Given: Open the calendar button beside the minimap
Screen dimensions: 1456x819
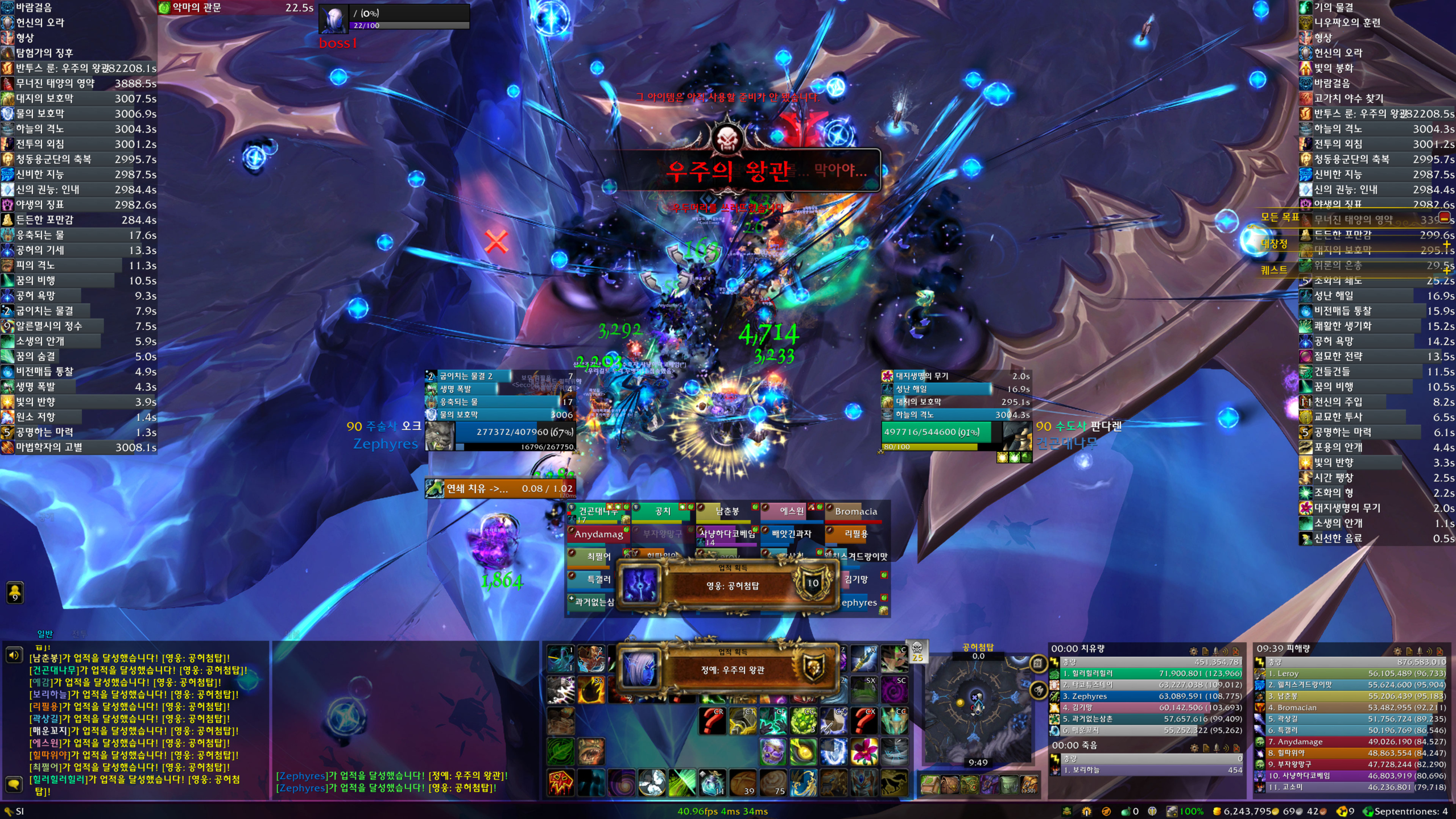Looking at the screenshot, I should 1038,663.
